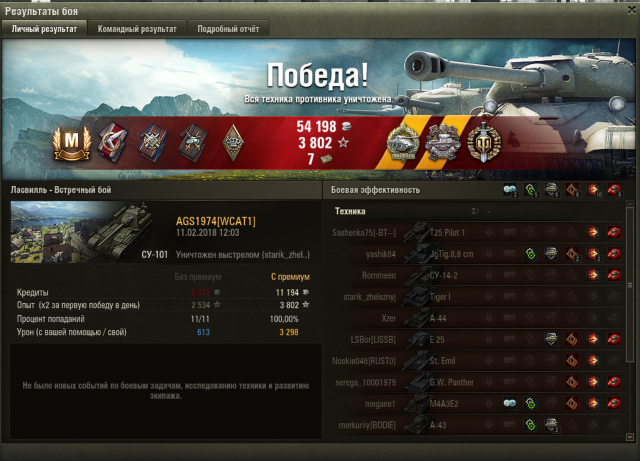Select the Личный результат tab

pyautogui.click(x=44, y=29)
